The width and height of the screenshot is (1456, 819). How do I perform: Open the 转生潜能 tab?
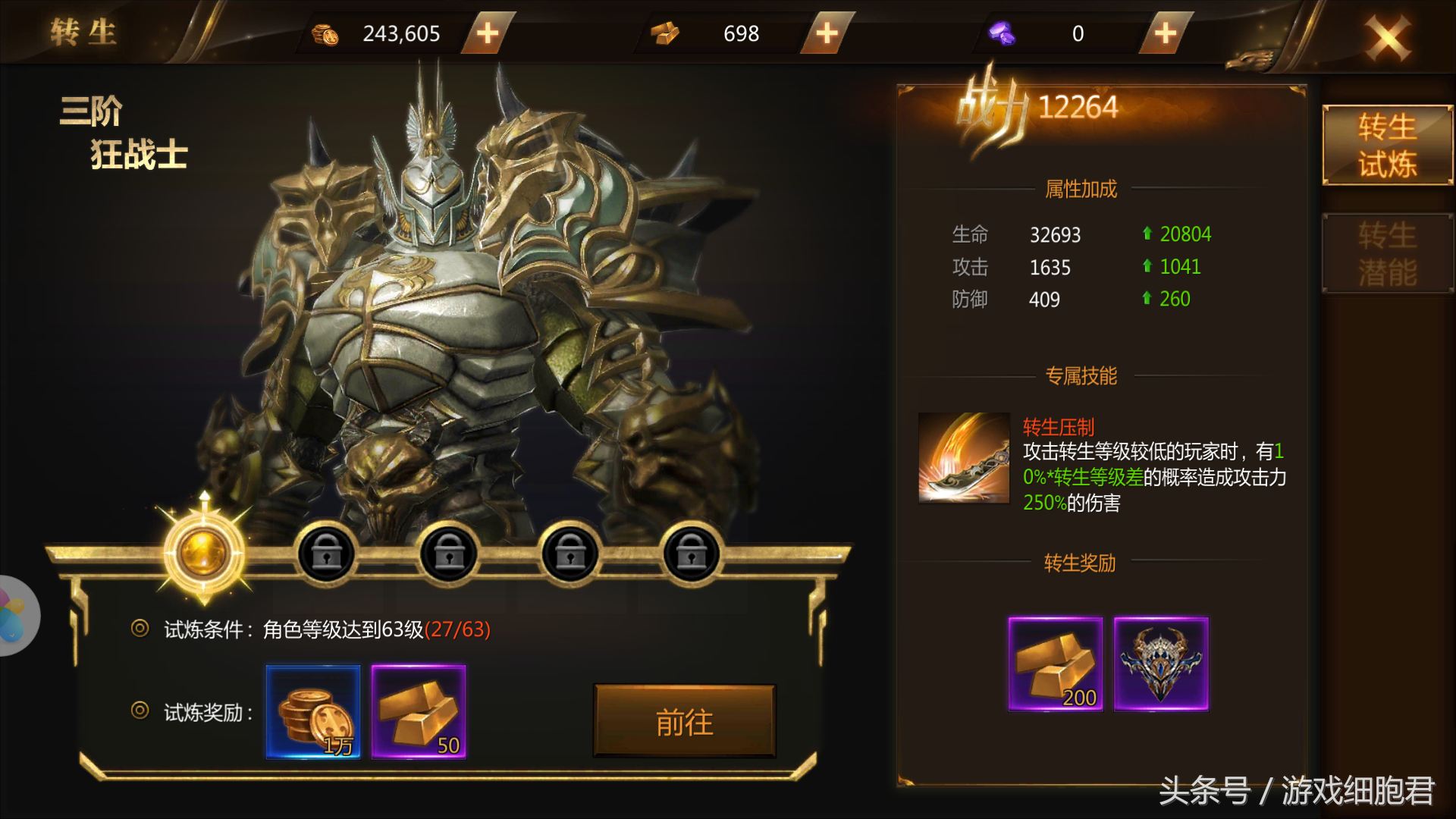tap(1386, 253)
